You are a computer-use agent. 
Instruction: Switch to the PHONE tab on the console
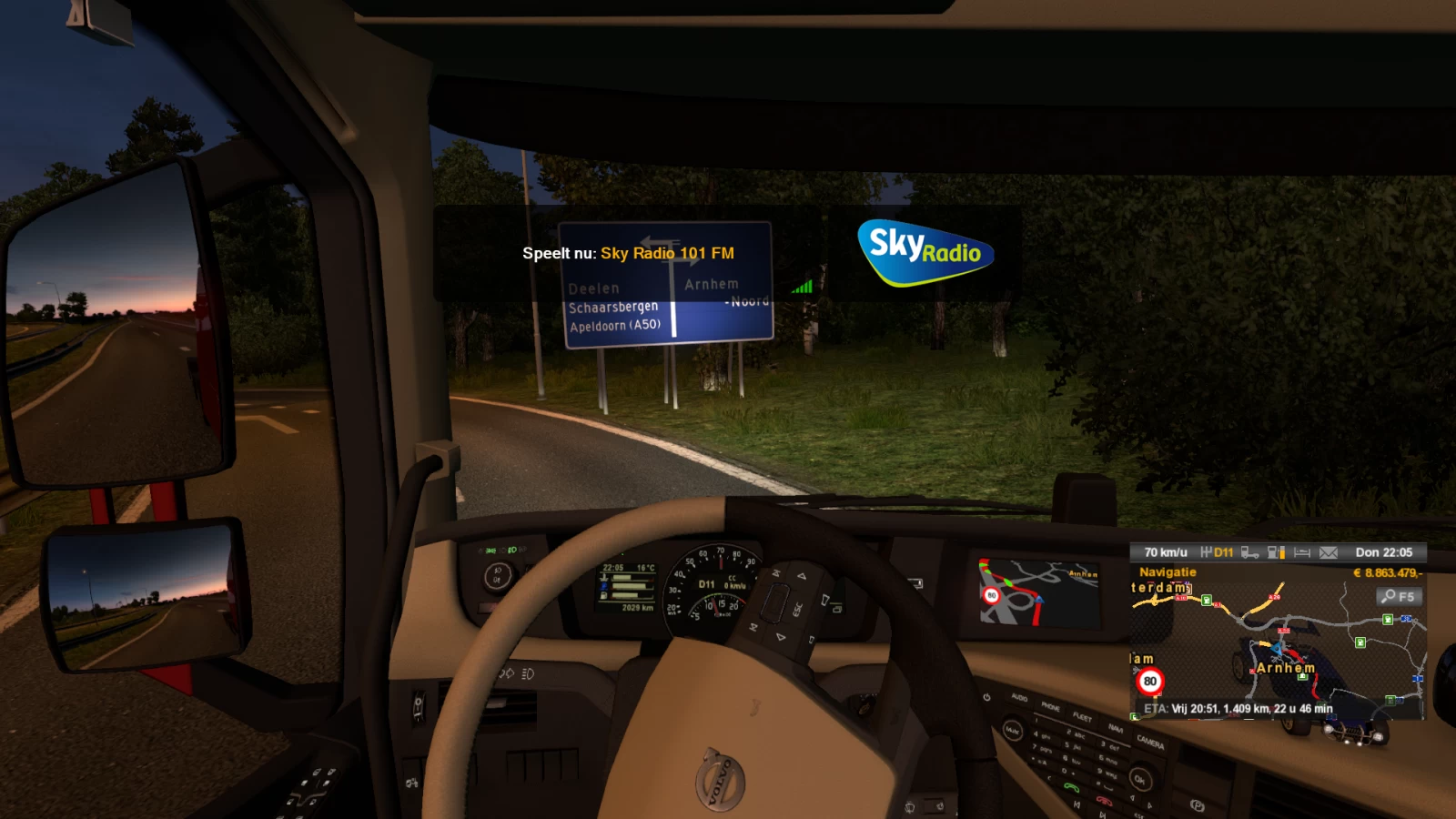(1051, 708)
